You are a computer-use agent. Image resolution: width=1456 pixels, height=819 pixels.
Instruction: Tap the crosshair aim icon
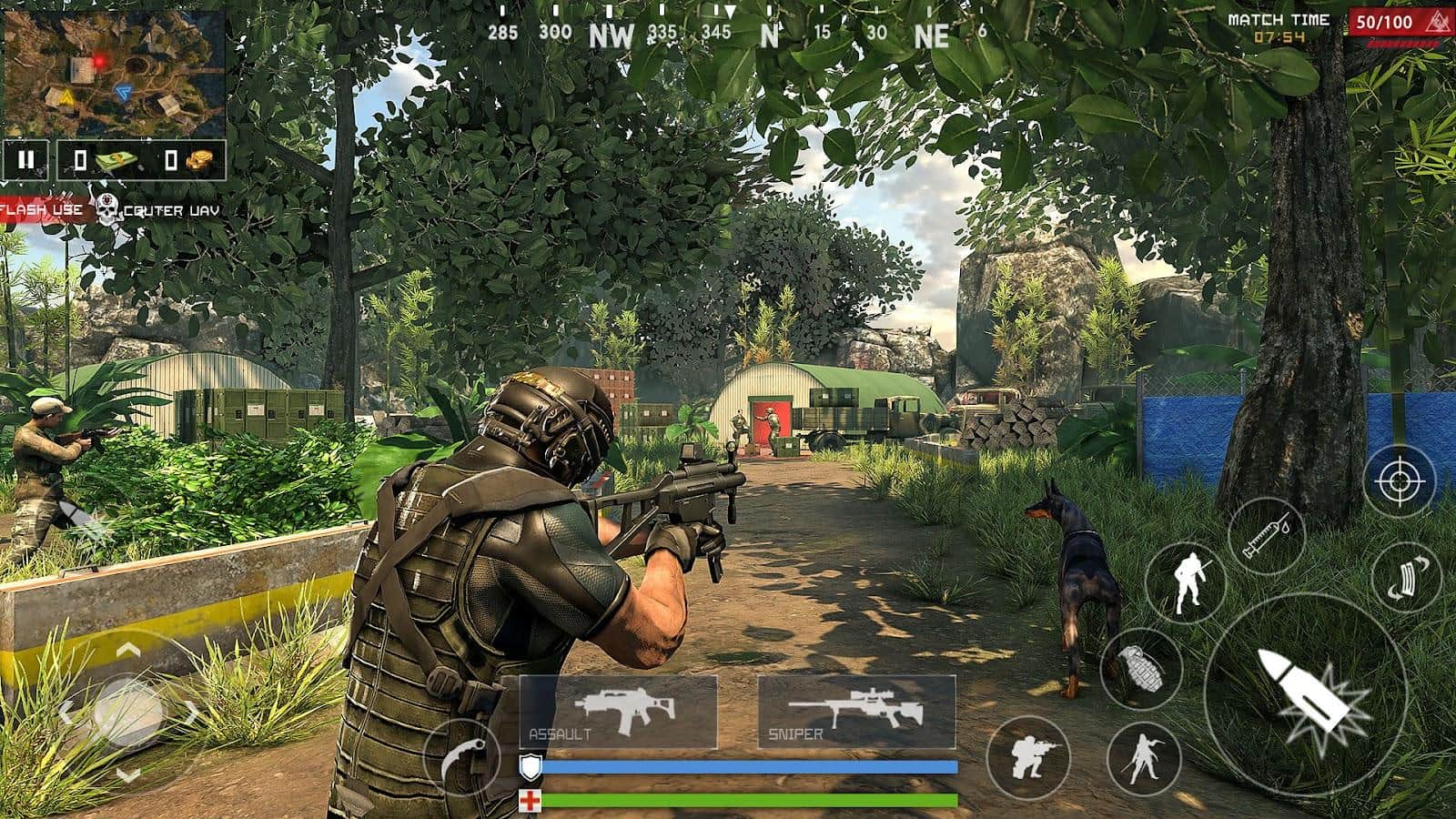point(1399,480)
